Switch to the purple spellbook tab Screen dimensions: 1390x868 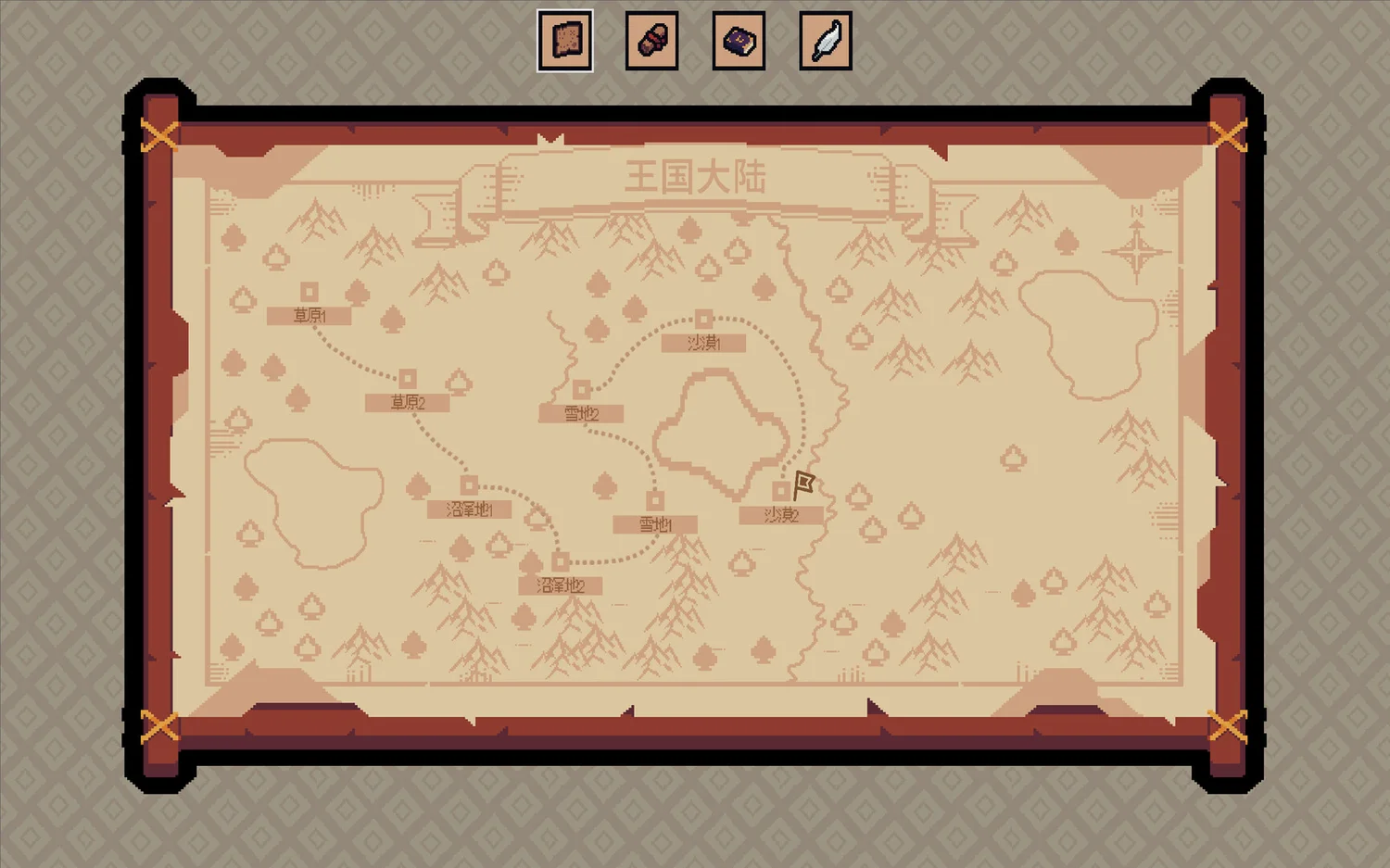coord(739,41)
